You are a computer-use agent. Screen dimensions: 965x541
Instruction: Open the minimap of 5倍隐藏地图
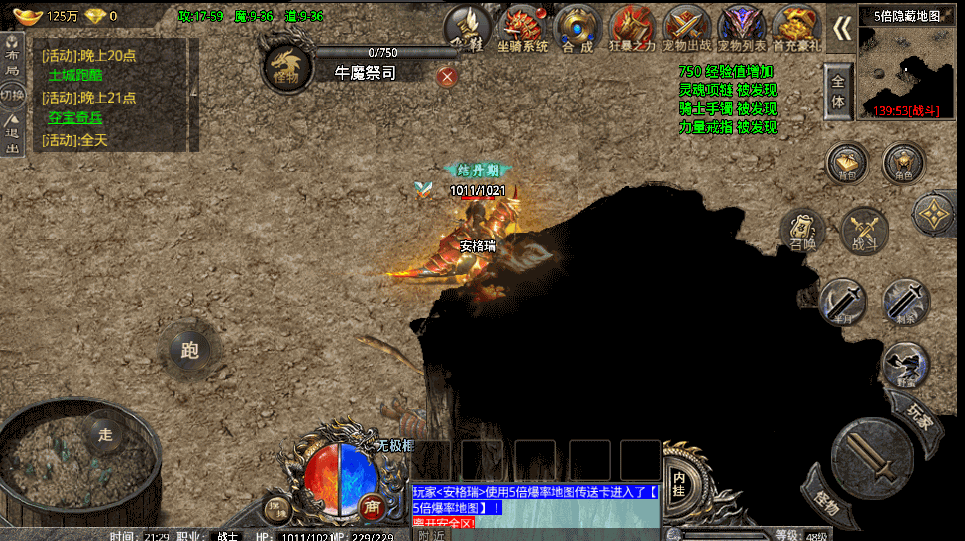[x=910, y=67]
